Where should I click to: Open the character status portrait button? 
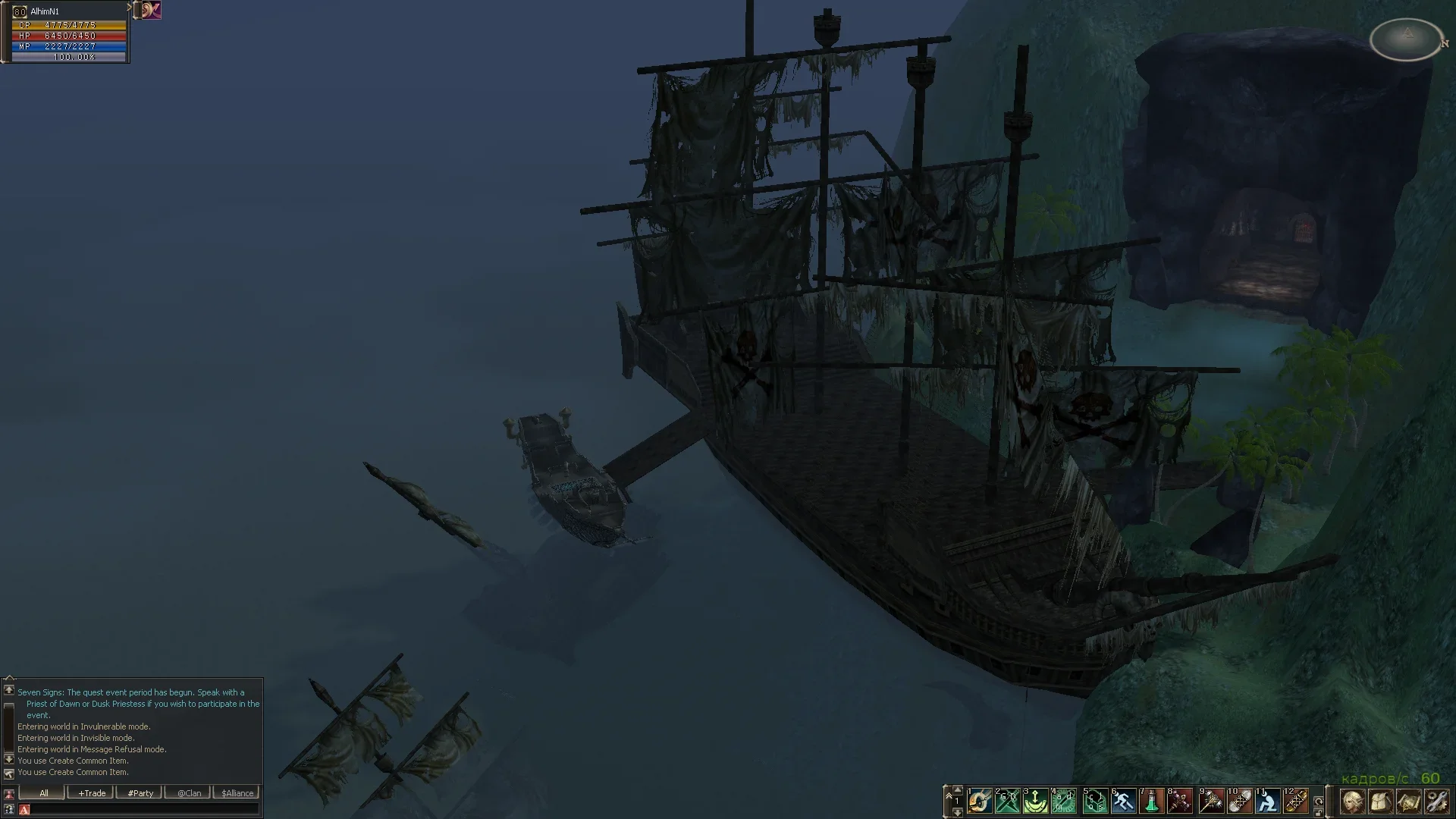(1352, 802)
